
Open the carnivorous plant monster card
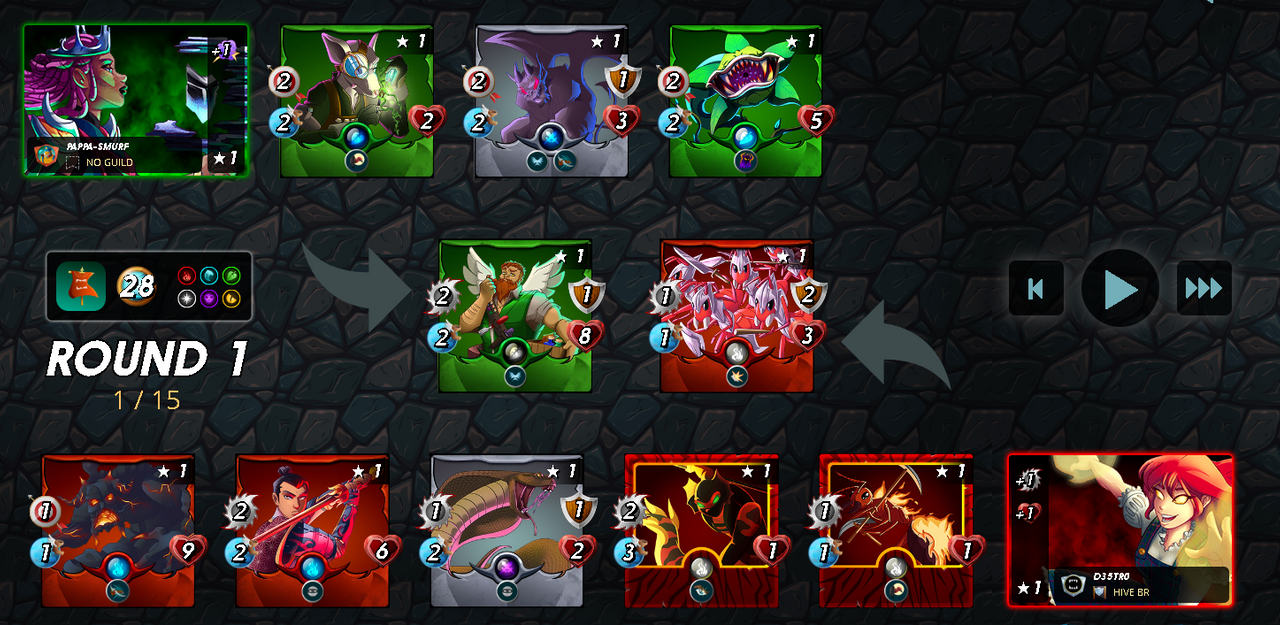745,100
